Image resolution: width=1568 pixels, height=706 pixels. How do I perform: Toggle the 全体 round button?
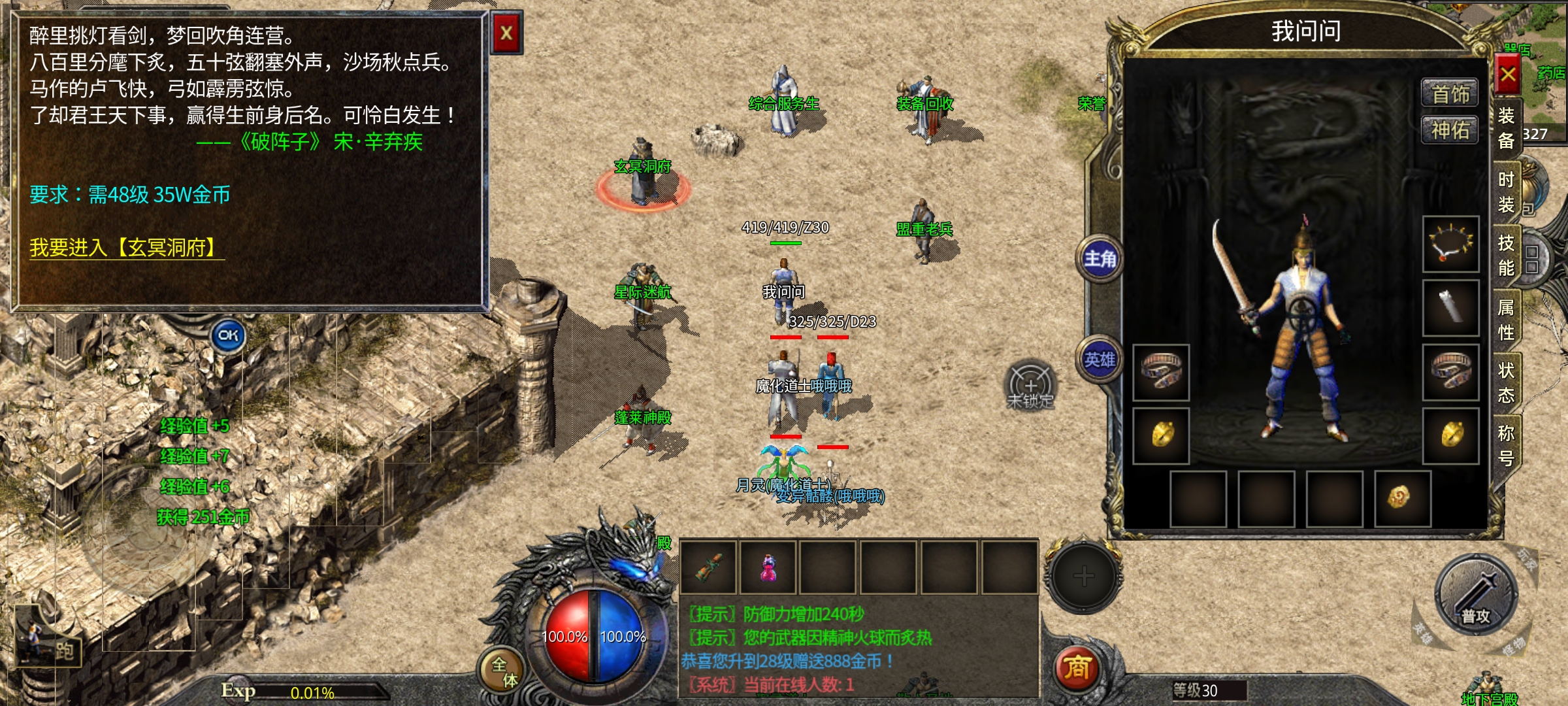point(503,671)
